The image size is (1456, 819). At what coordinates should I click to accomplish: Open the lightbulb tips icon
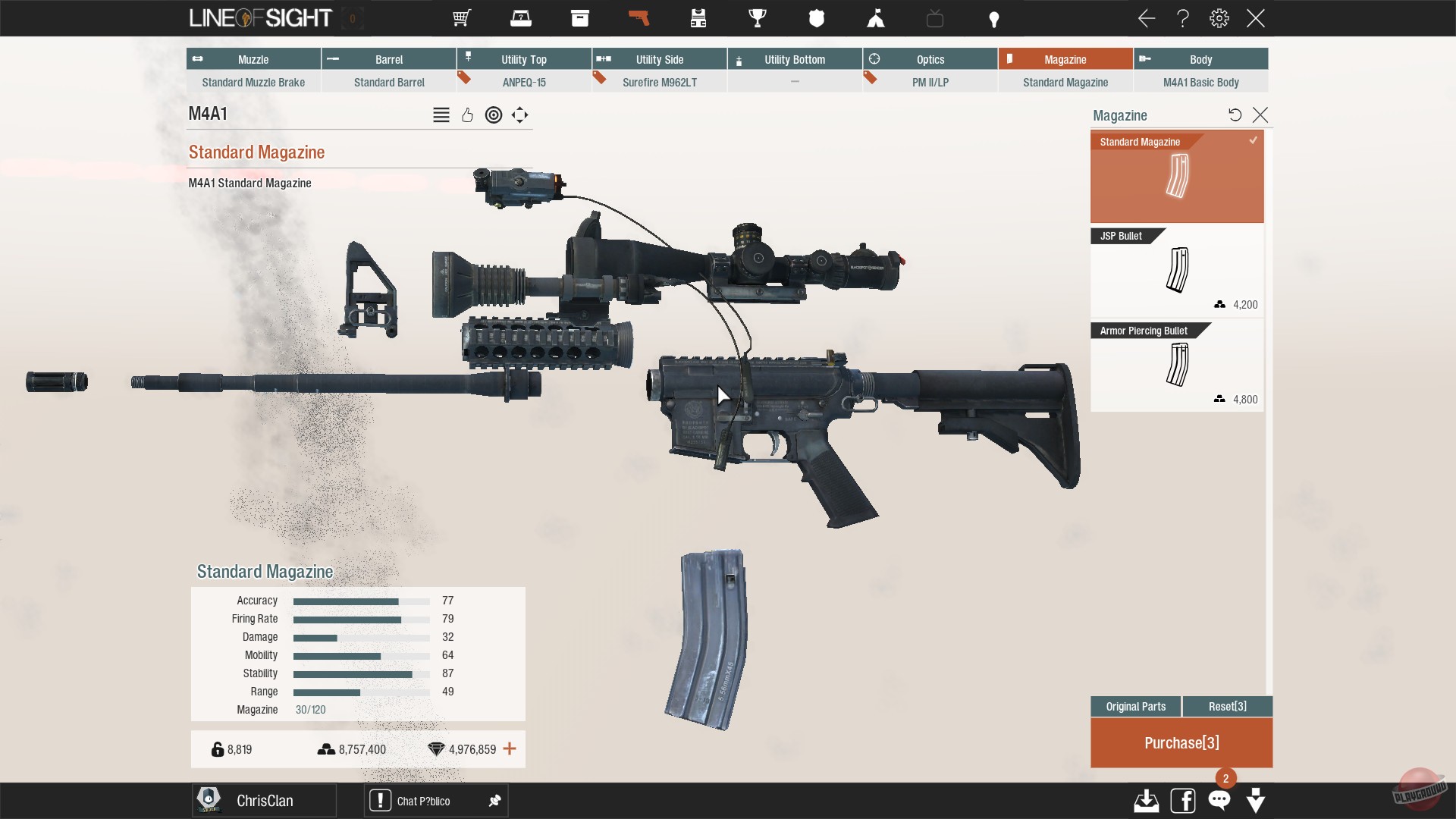pyautogui.click(x=993, y=18)
